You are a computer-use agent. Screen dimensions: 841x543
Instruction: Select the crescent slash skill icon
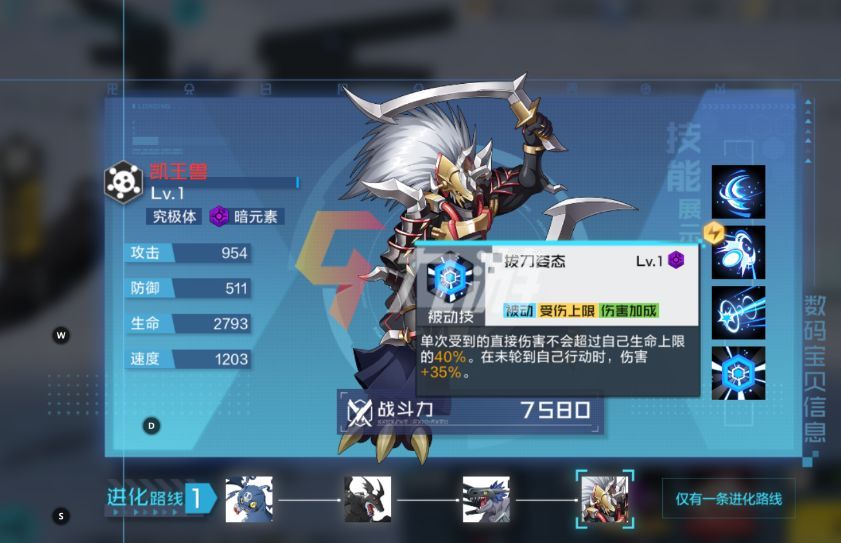click(738, 192)
